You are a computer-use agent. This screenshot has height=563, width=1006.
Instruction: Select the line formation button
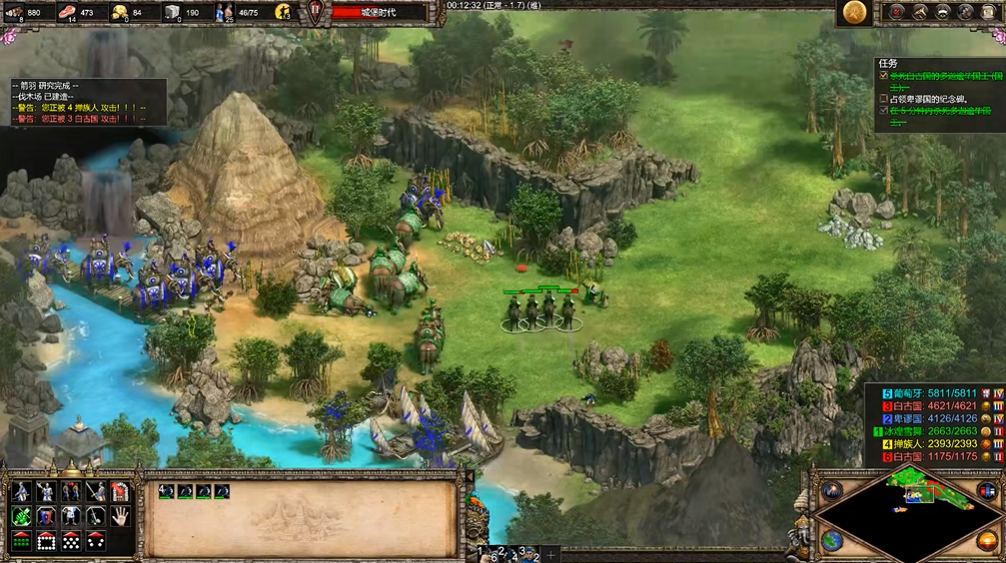(x=21, y=541)
